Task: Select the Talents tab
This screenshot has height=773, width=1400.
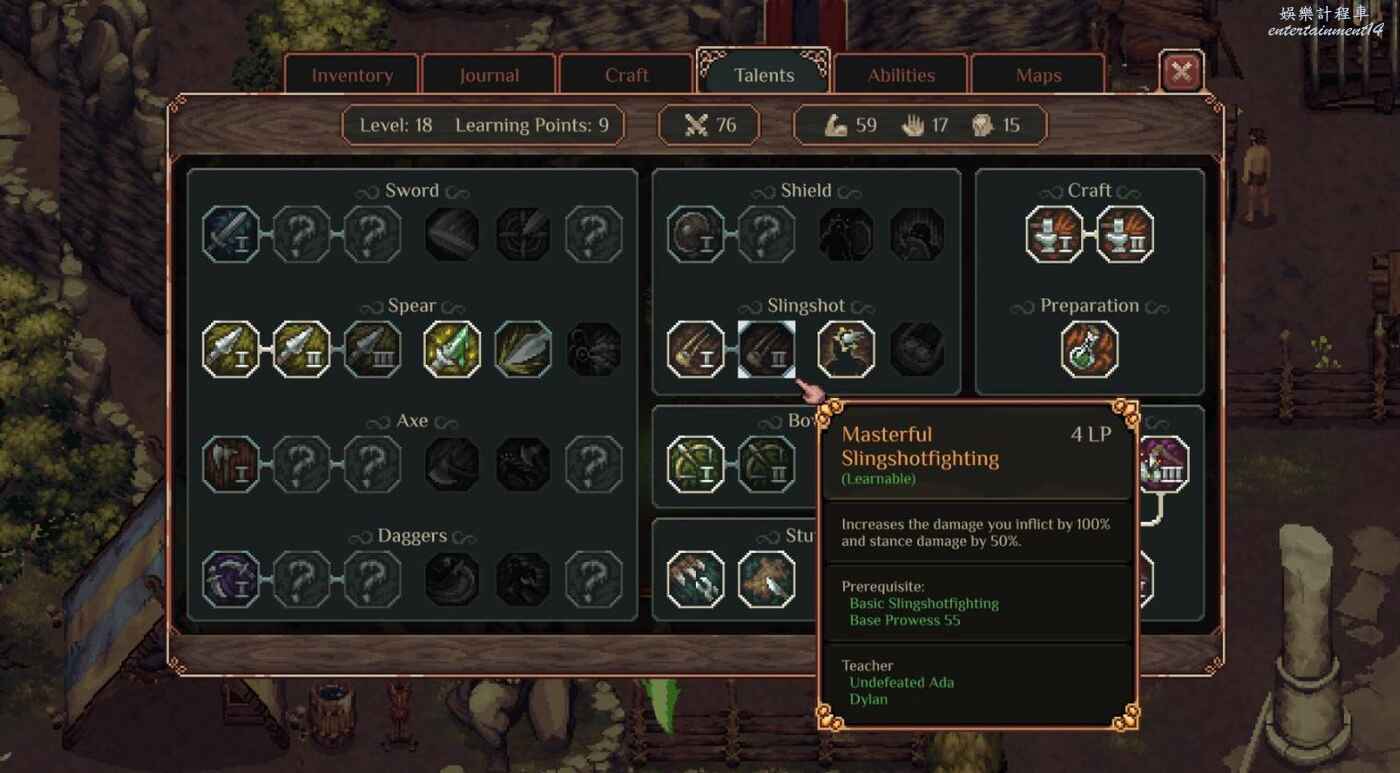Action: [x=764, y=76]
